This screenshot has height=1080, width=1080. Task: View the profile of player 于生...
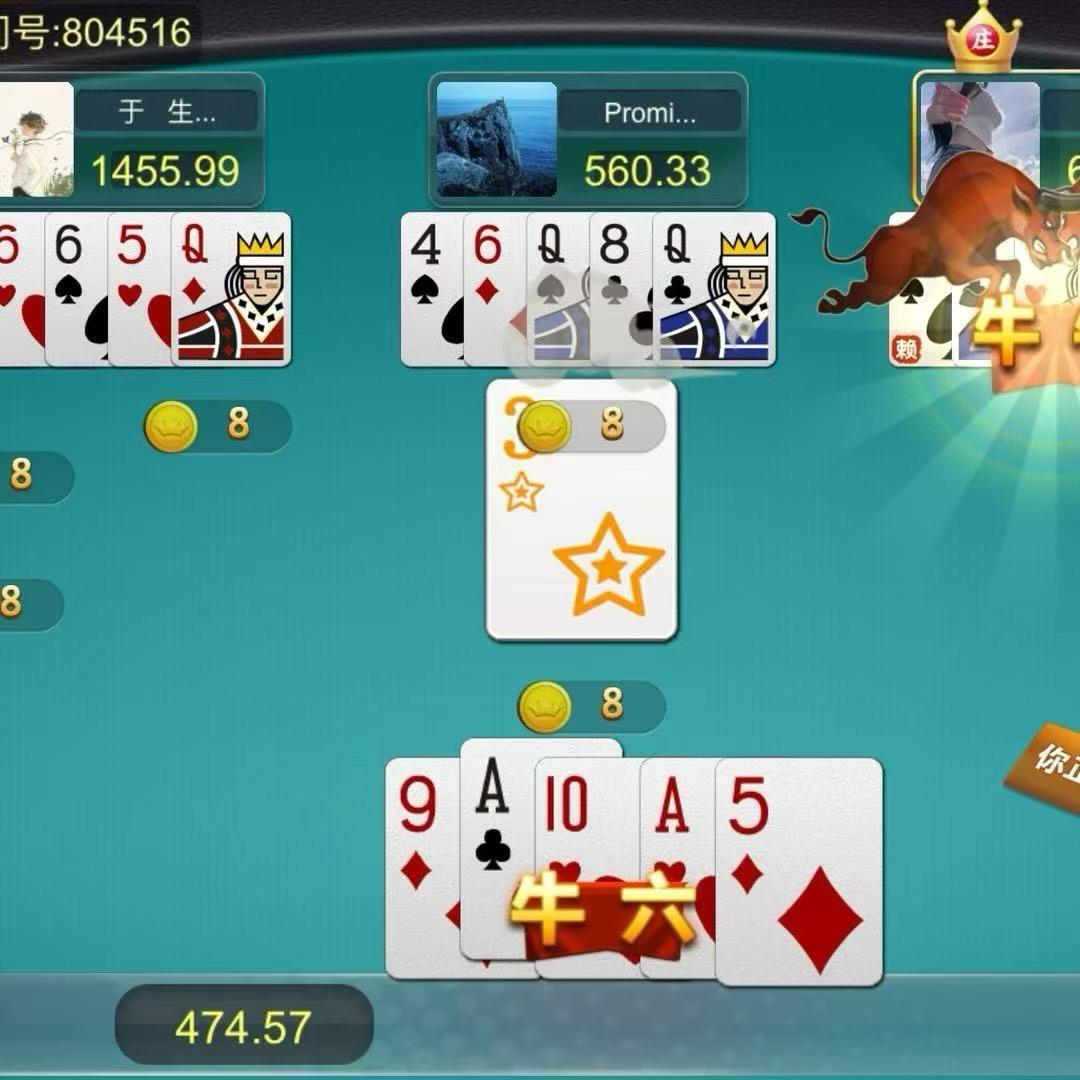[35, 139]
